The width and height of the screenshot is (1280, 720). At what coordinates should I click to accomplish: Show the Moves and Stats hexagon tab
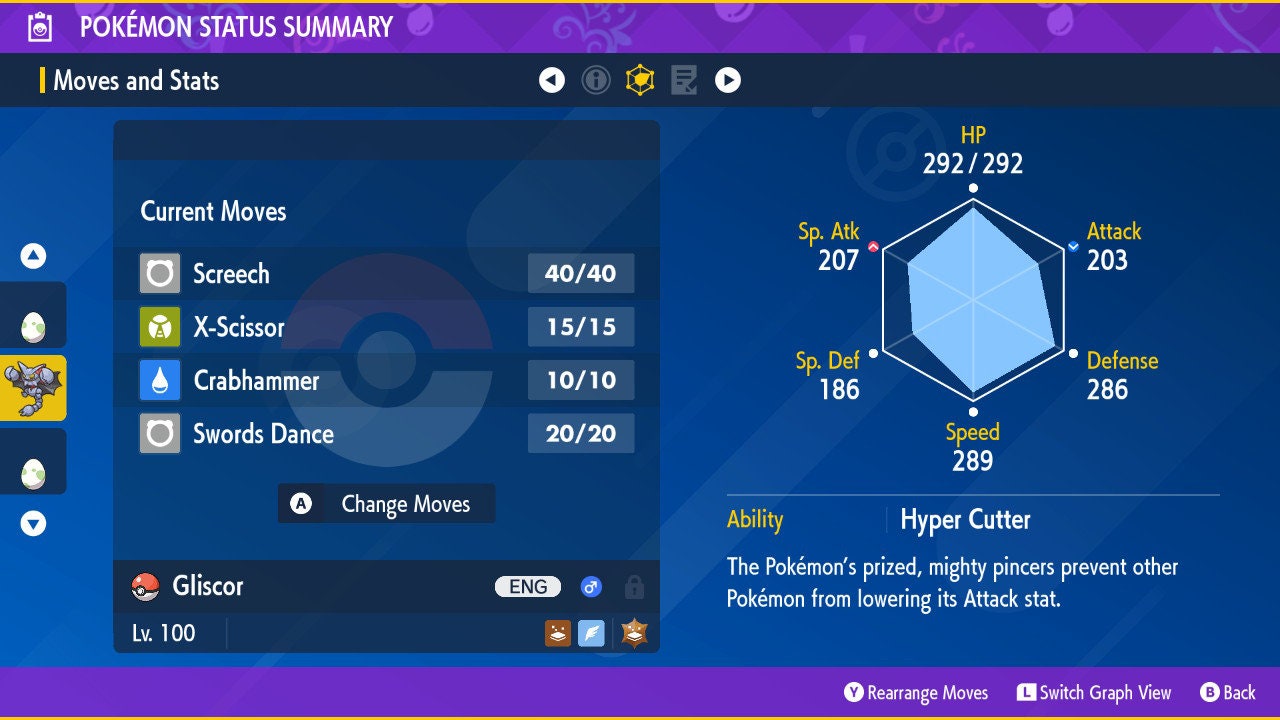(640, 80)
